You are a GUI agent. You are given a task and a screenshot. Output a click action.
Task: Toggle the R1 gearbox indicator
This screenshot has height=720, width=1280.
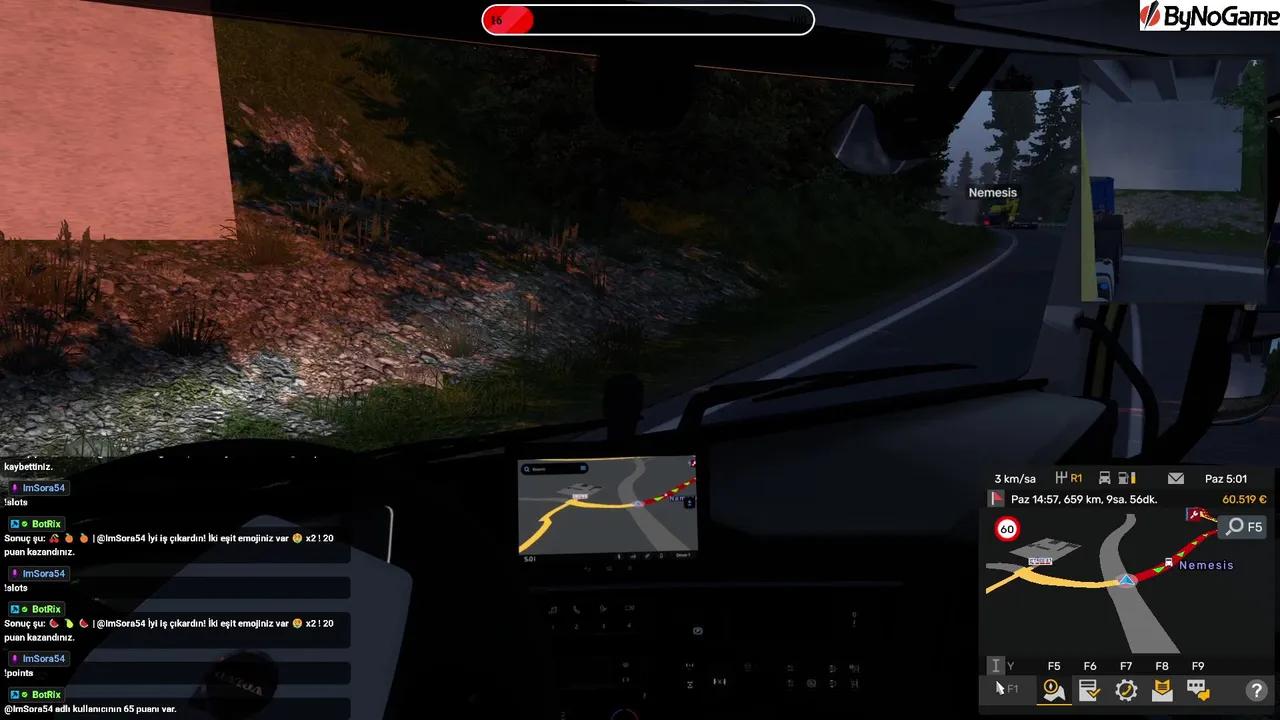click(1068, 478)
